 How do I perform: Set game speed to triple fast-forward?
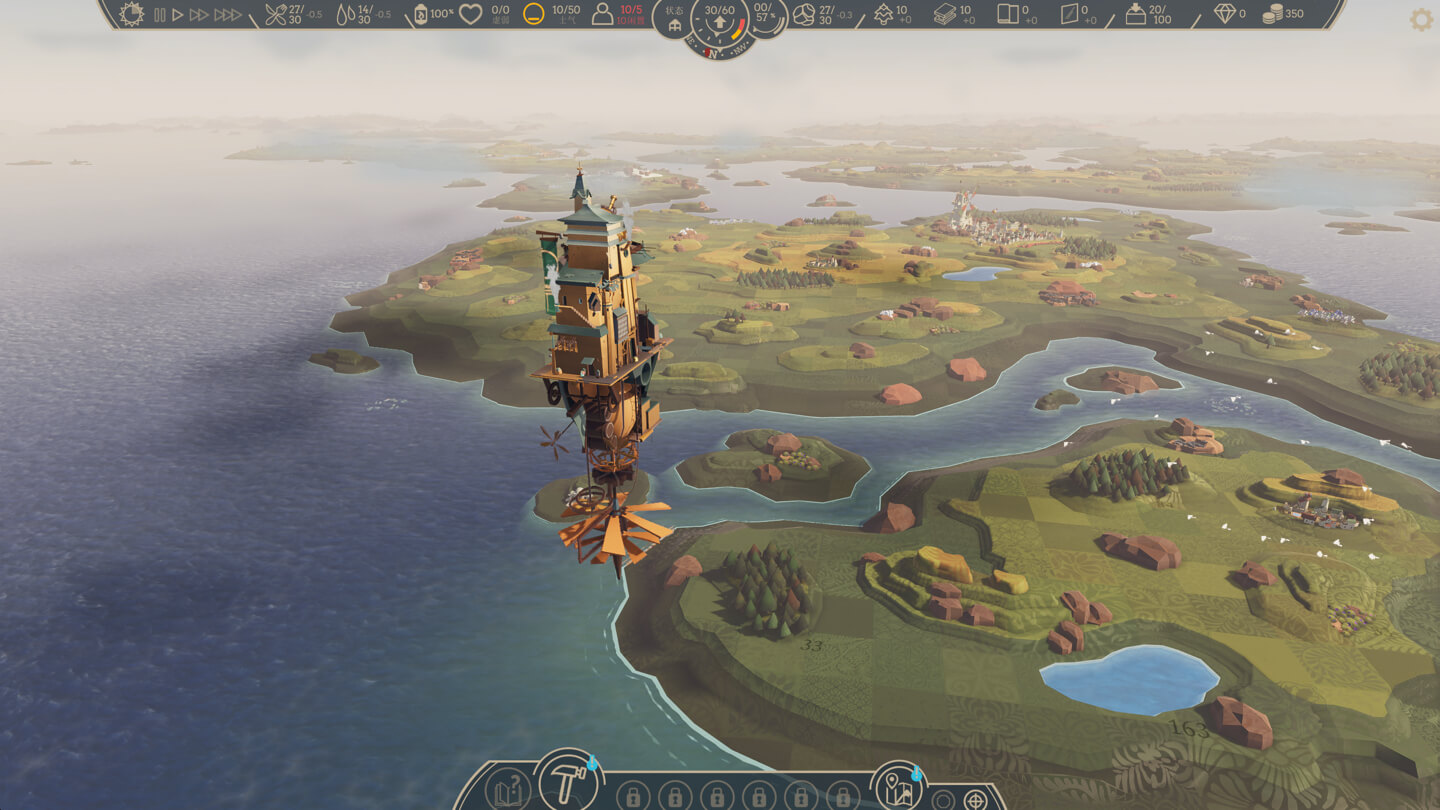[x=228, y=15]
